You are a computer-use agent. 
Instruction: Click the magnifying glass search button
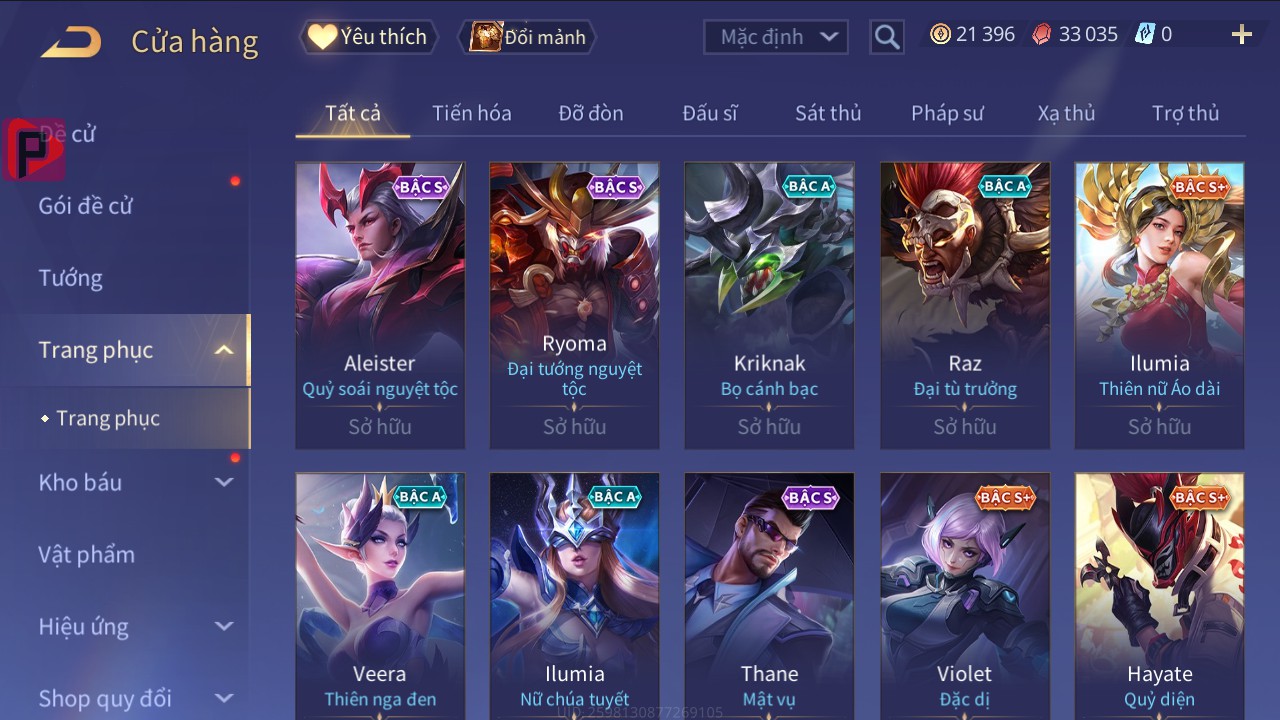click(x=886, y=37)
